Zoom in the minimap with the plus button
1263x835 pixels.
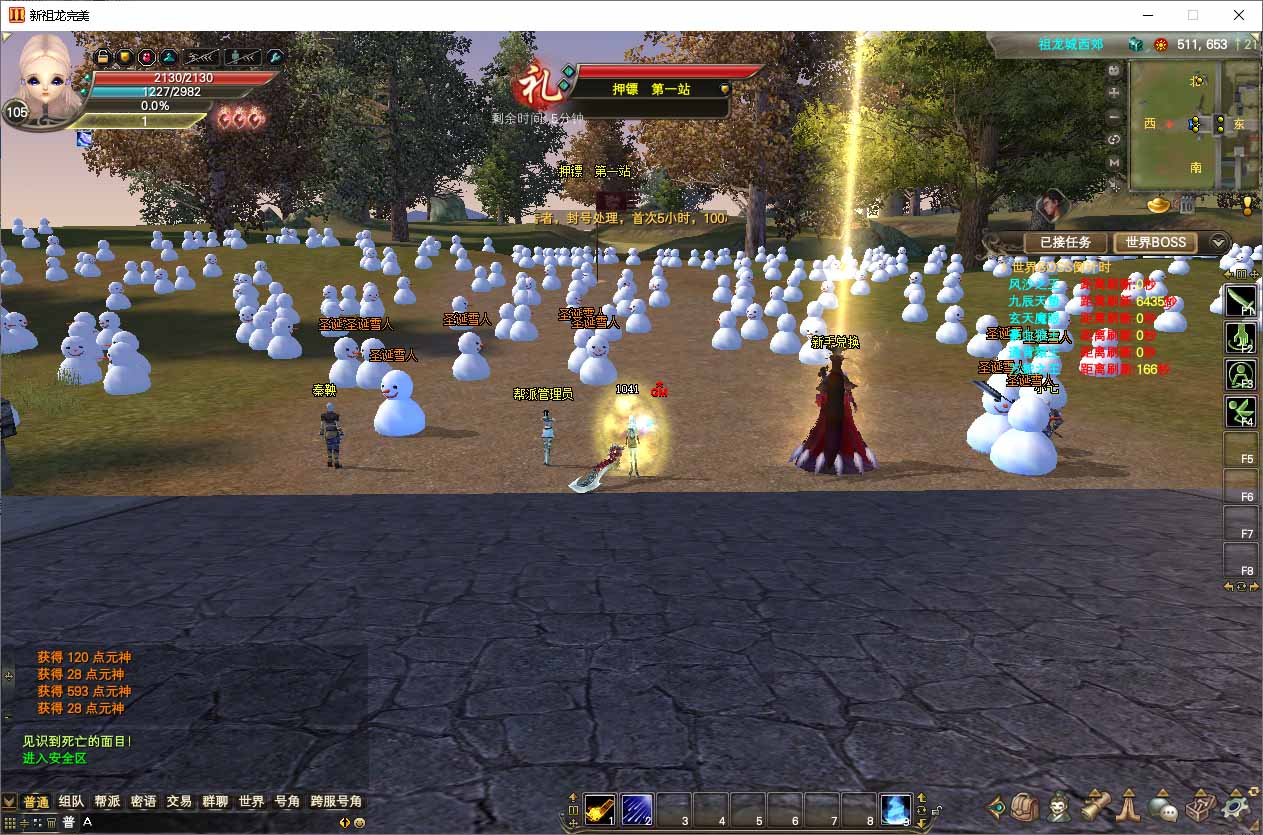(1114, 92)
